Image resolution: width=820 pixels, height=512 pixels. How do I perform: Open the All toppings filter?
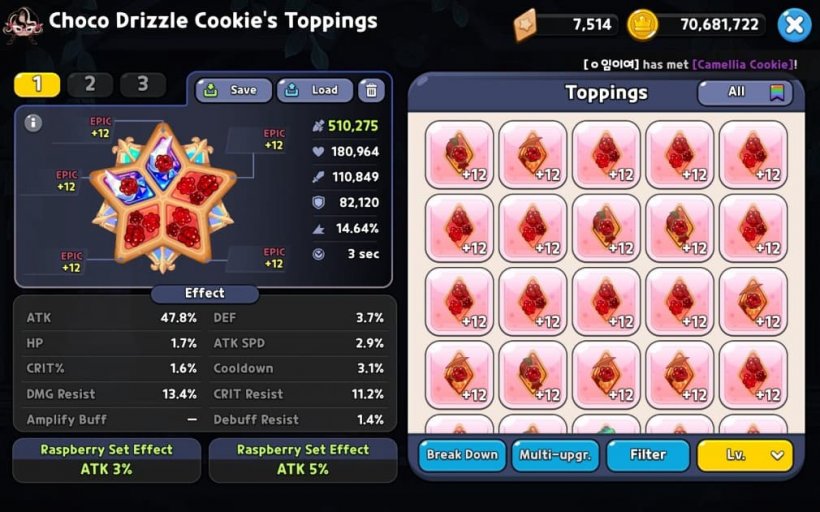coord(744,92)
